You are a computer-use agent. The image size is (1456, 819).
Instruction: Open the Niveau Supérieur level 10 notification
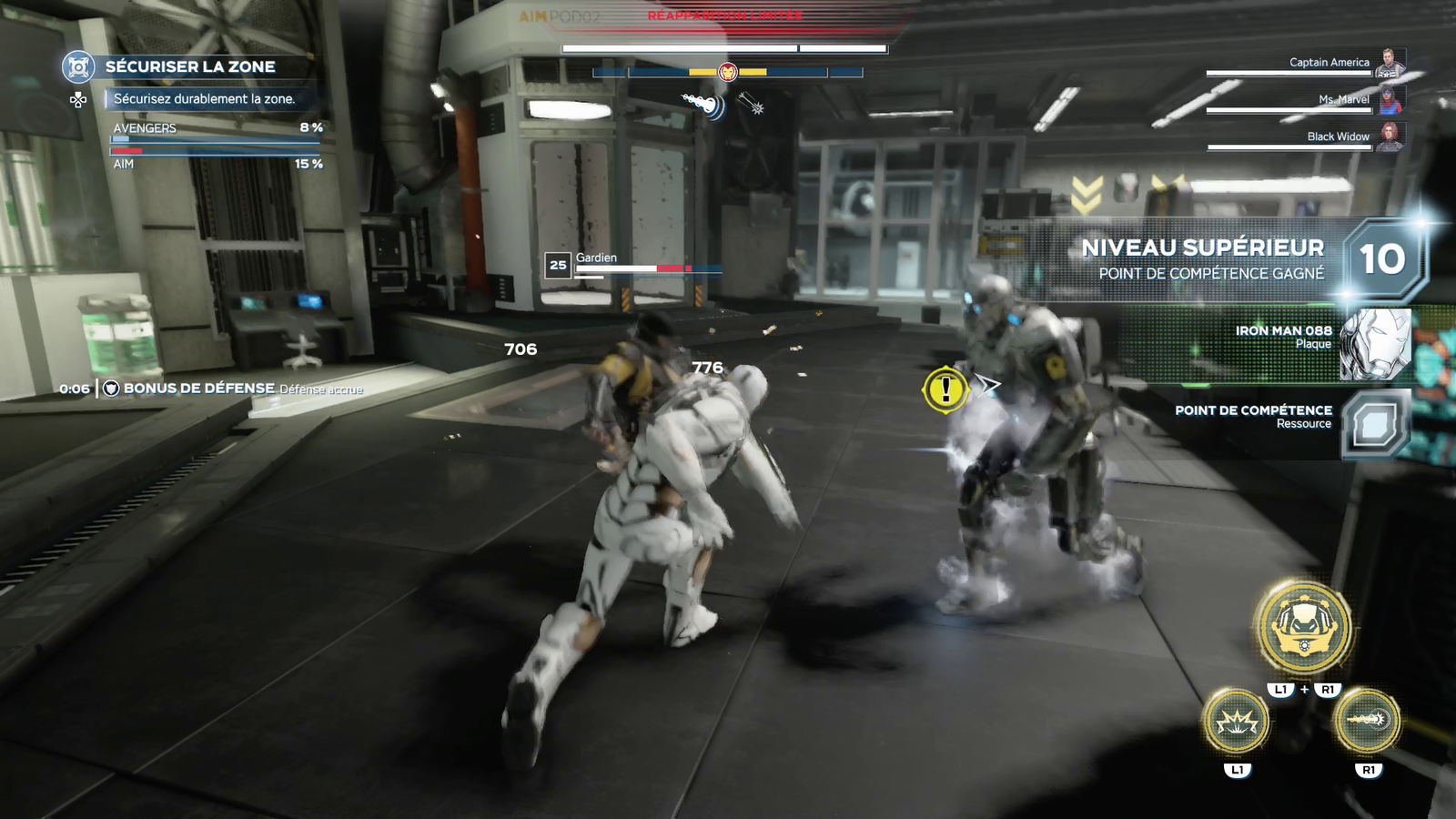click(x=1381, y=260)
